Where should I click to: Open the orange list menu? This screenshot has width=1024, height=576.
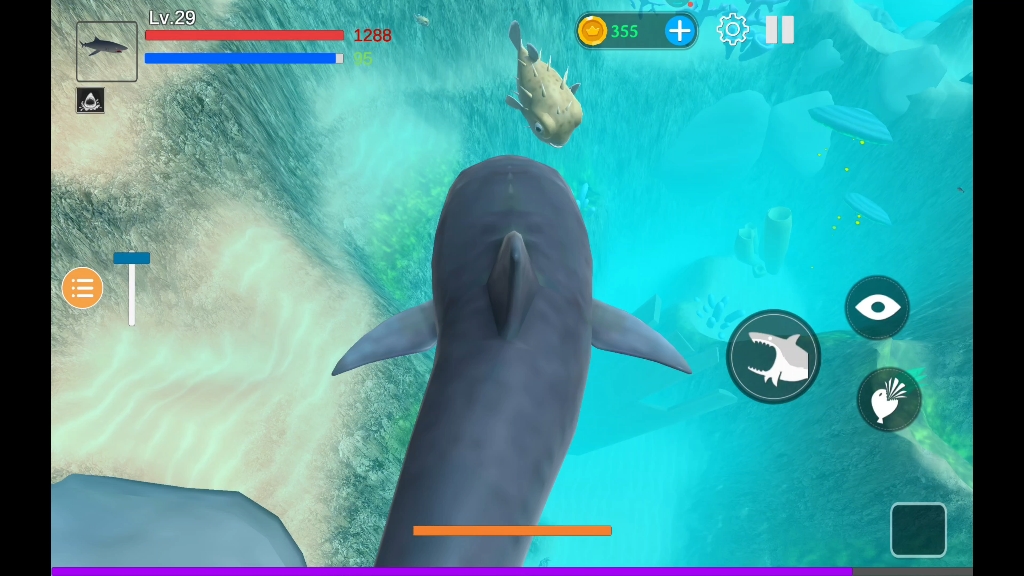point(82,288)
